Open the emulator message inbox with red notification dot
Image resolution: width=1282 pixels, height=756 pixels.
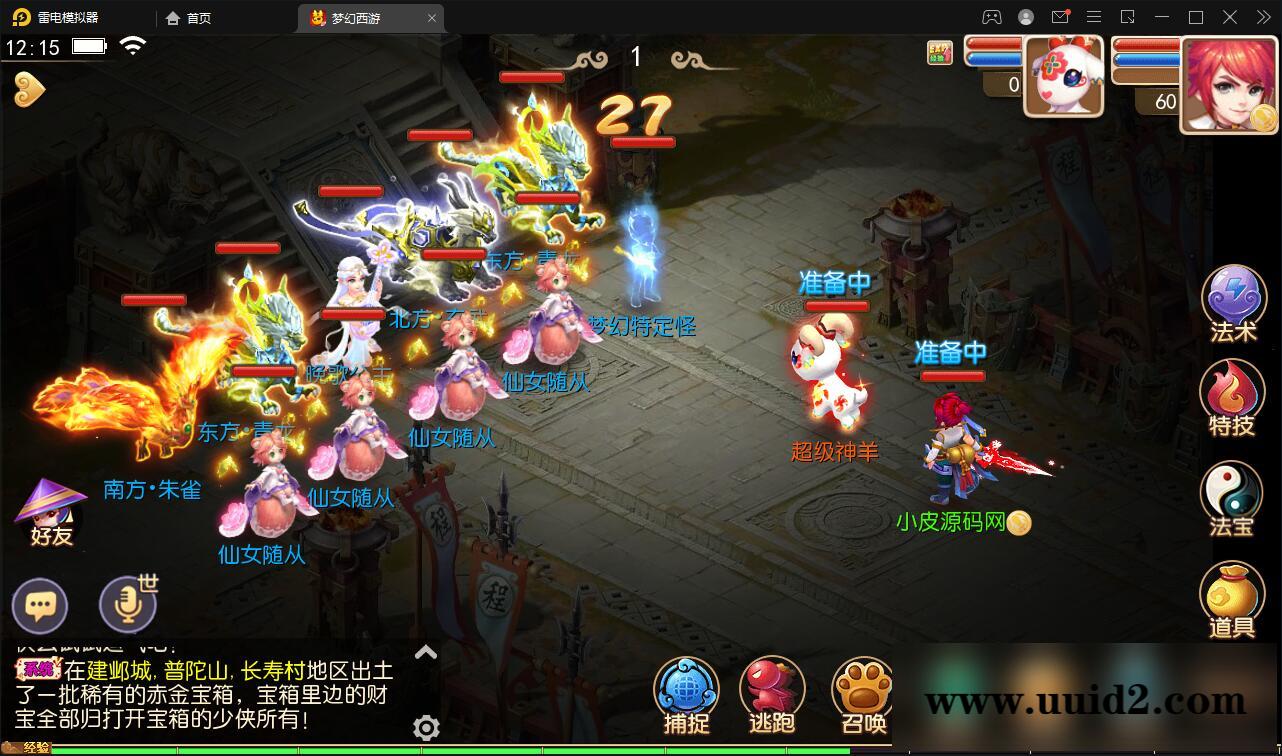tap(1061, 17)
